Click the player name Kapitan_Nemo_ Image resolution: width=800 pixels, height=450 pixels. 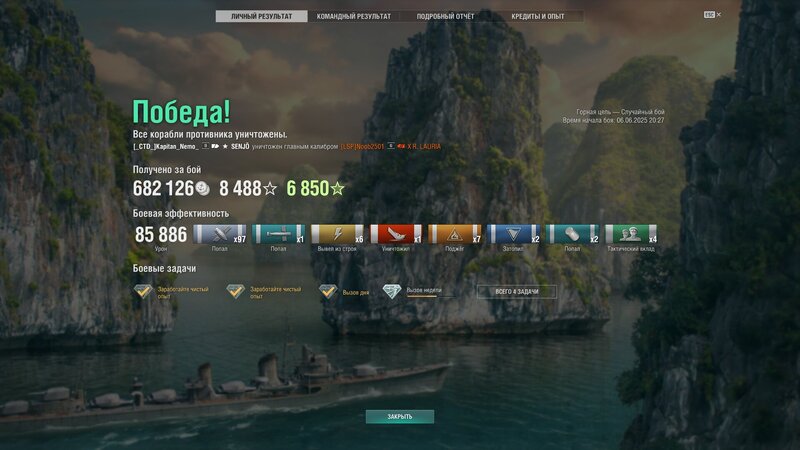166,147
